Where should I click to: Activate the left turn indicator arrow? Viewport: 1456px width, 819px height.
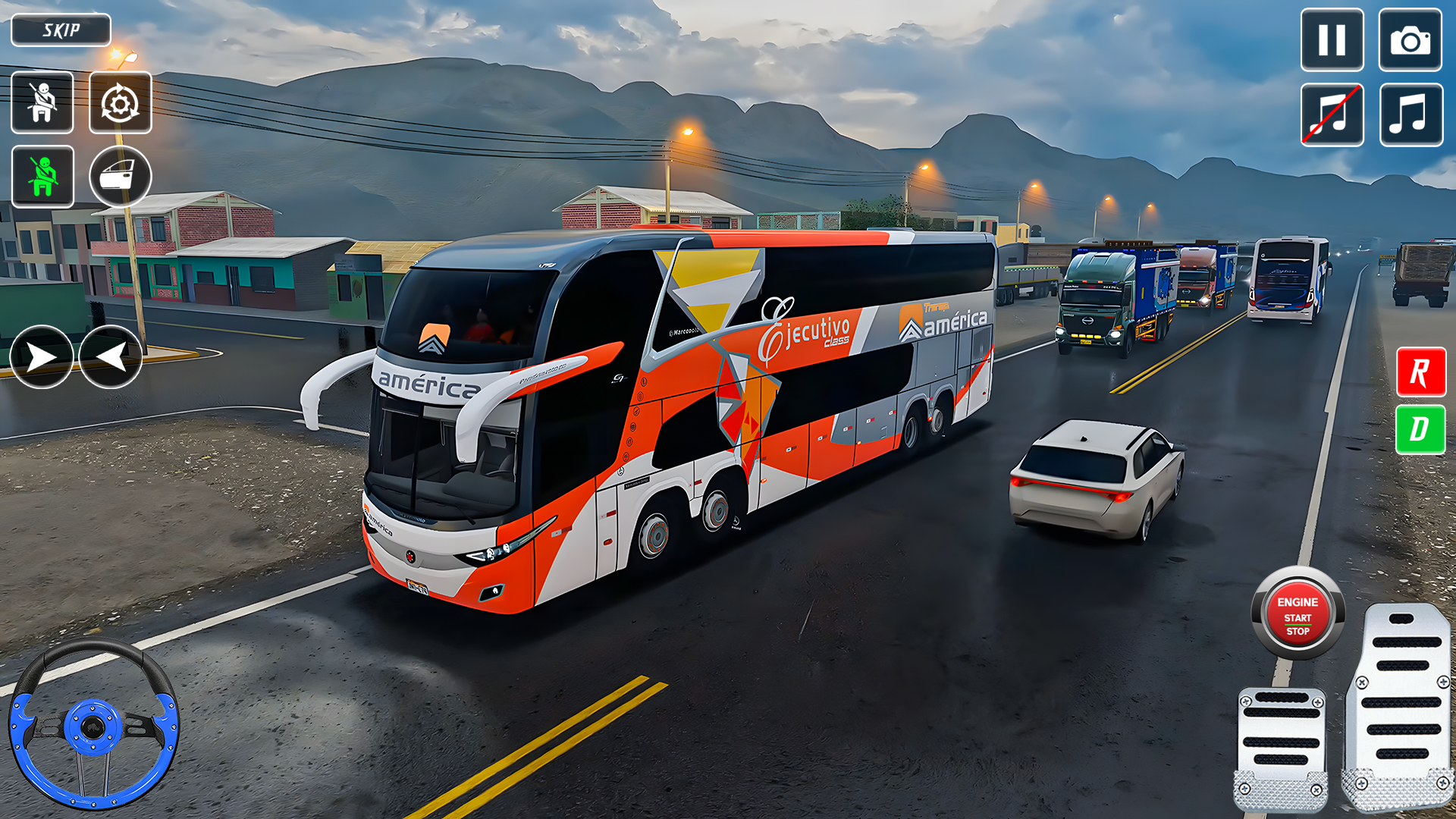[111, 357]
